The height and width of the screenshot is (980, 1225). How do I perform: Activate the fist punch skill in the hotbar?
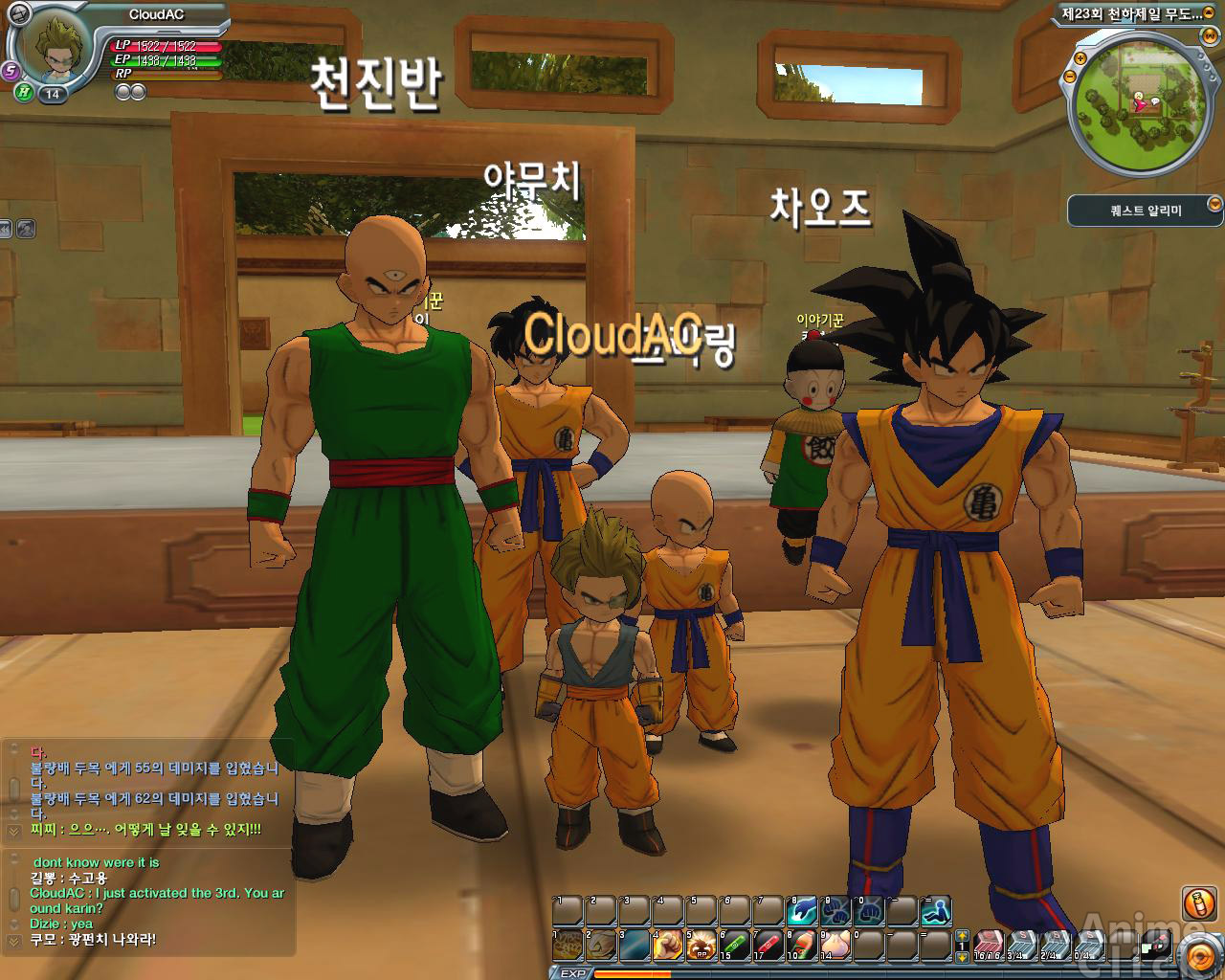coord(668,944)
